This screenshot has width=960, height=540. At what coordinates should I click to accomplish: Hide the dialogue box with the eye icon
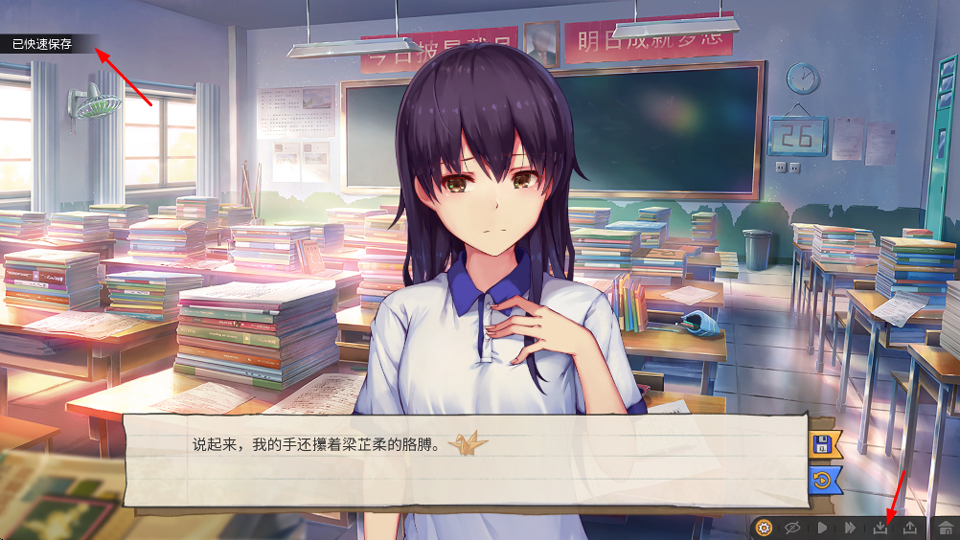click(793, 527)
